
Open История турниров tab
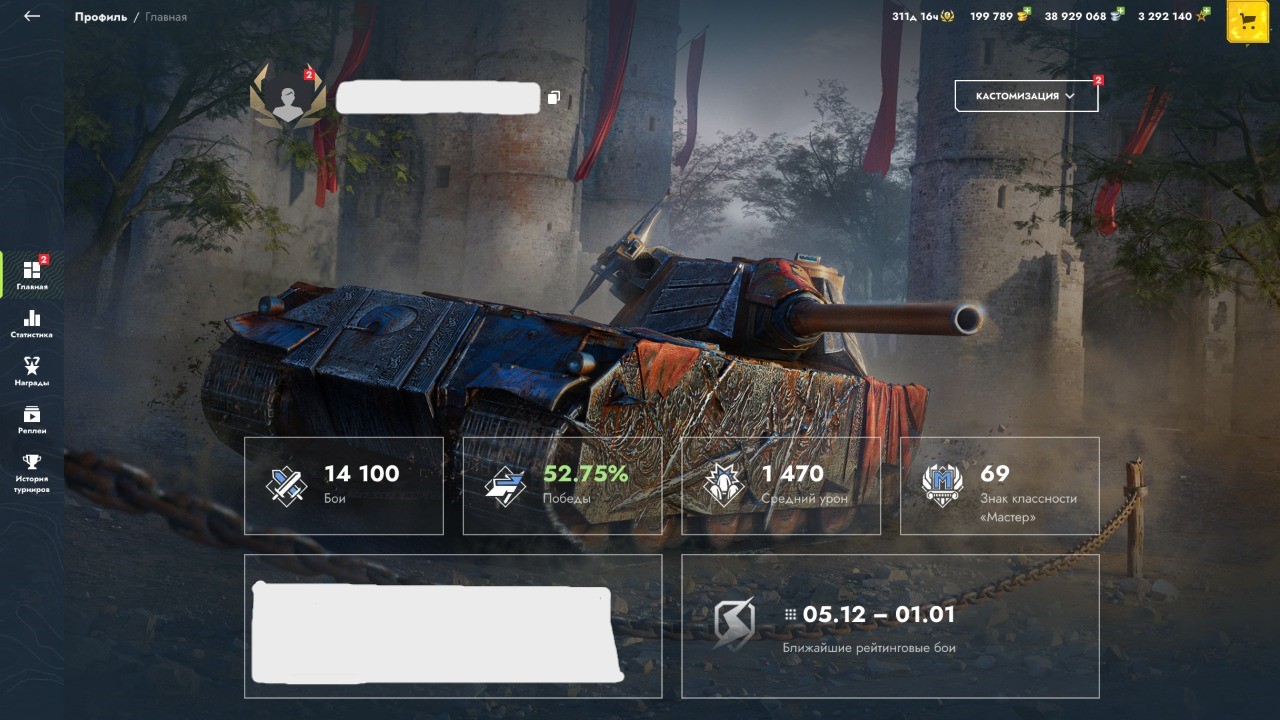pos(32,473)
